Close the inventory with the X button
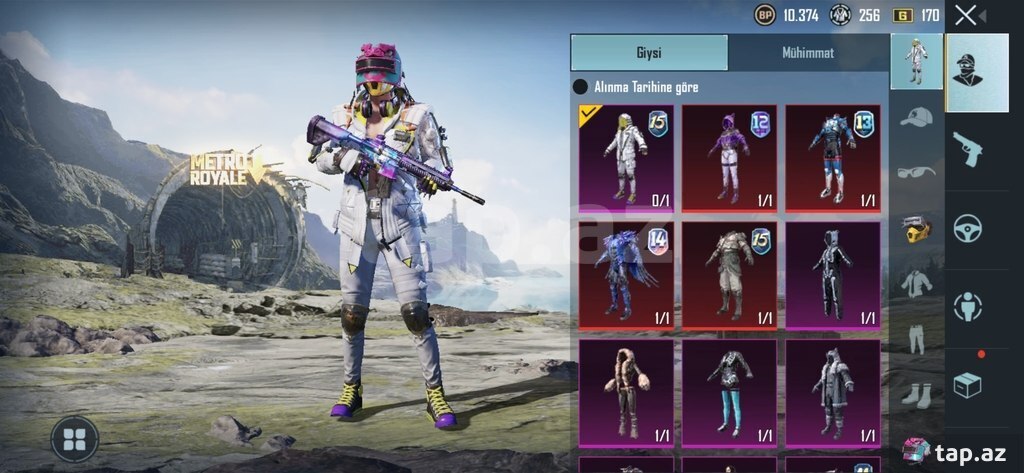Screen dimensions: 1024x473 tap(965, 15)
